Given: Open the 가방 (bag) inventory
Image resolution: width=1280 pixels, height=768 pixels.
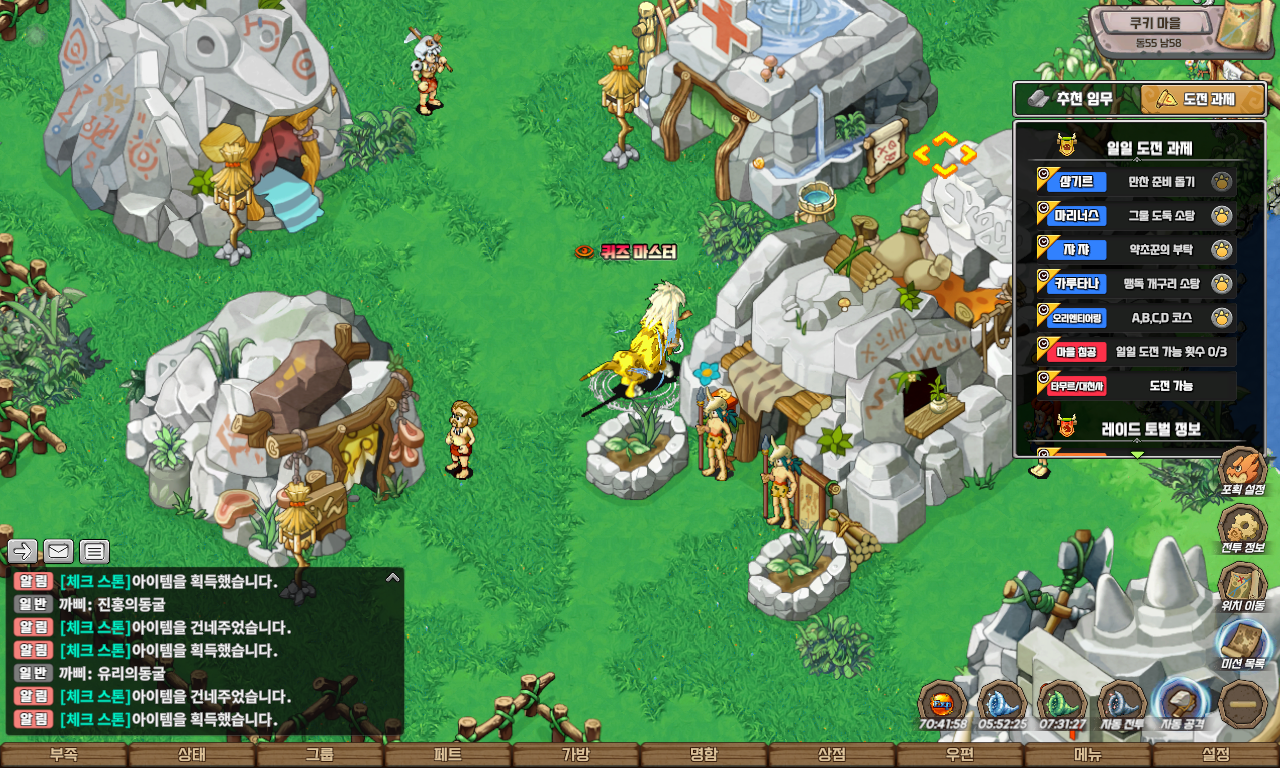Looking at the screenshot, I should pyautogui.click(x=576, y=755).
